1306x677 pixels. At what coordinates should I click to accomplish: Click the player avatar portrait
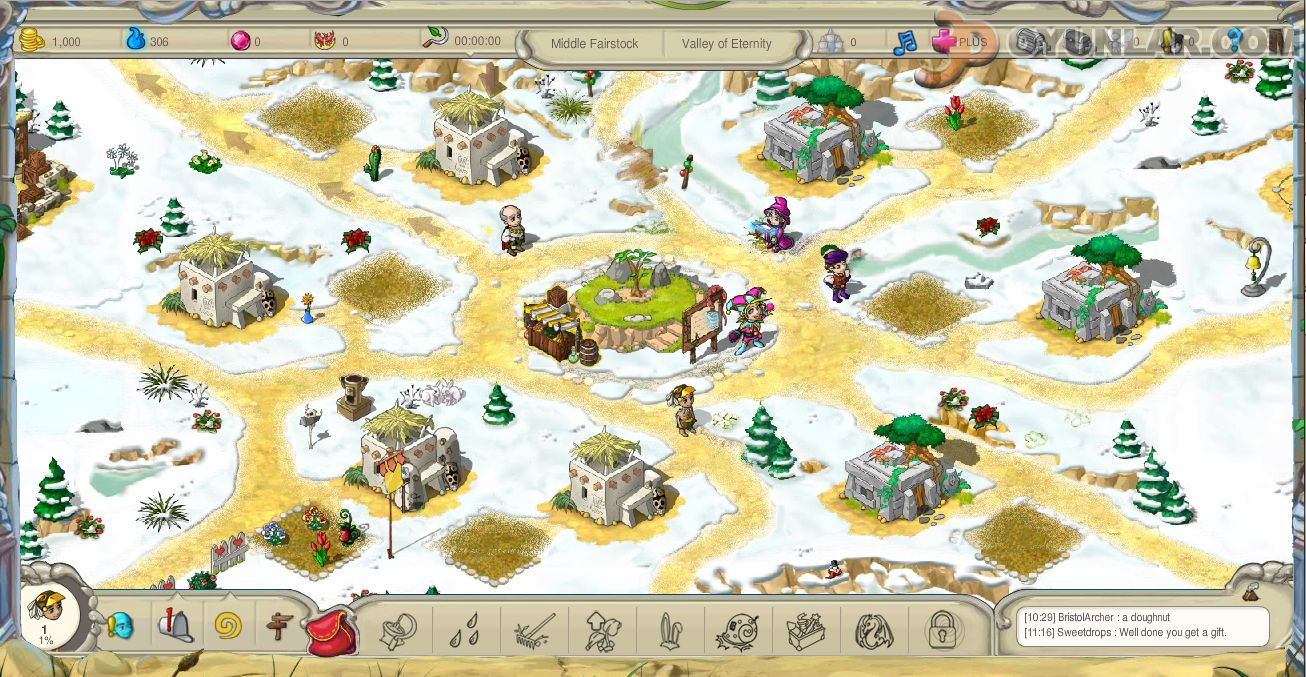pos(46,616)
